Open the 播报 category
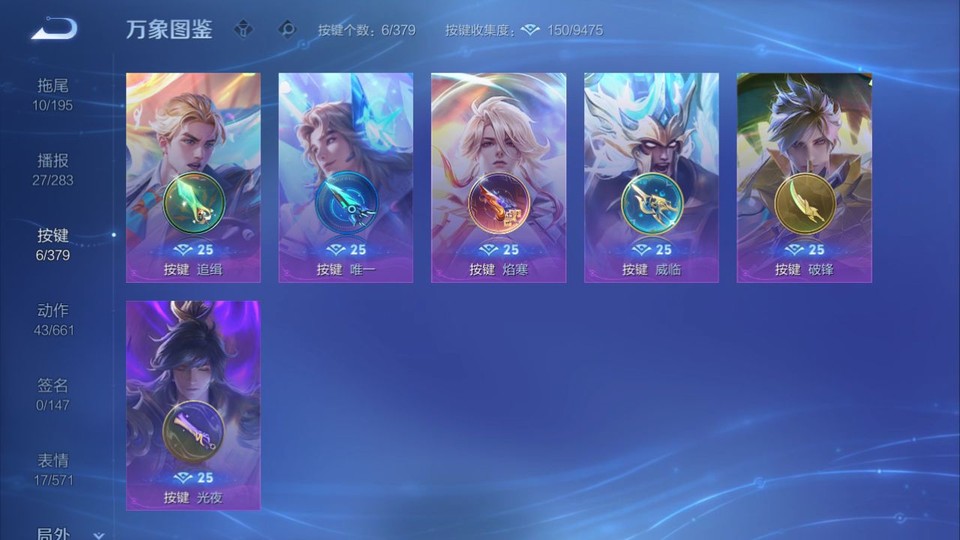960x540 pixels. (53, 169)
